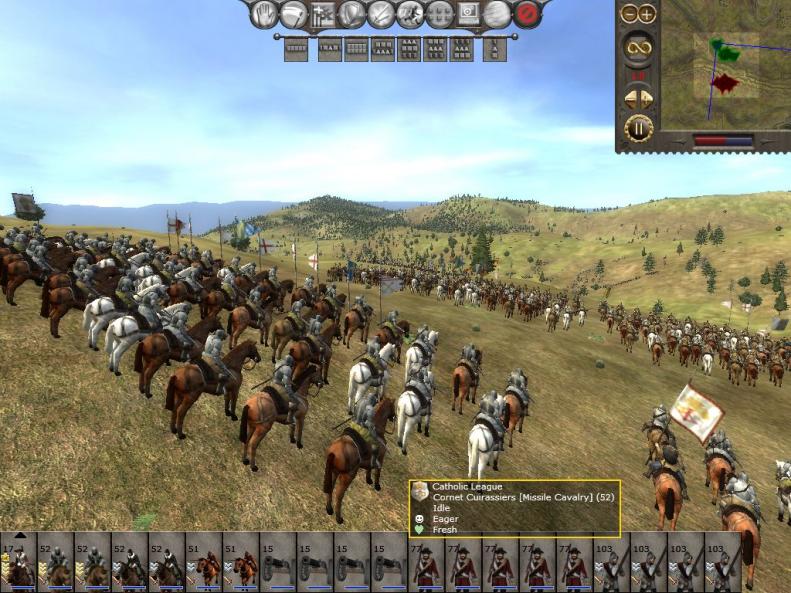
Task: Pause the battle
Action: 638,128
